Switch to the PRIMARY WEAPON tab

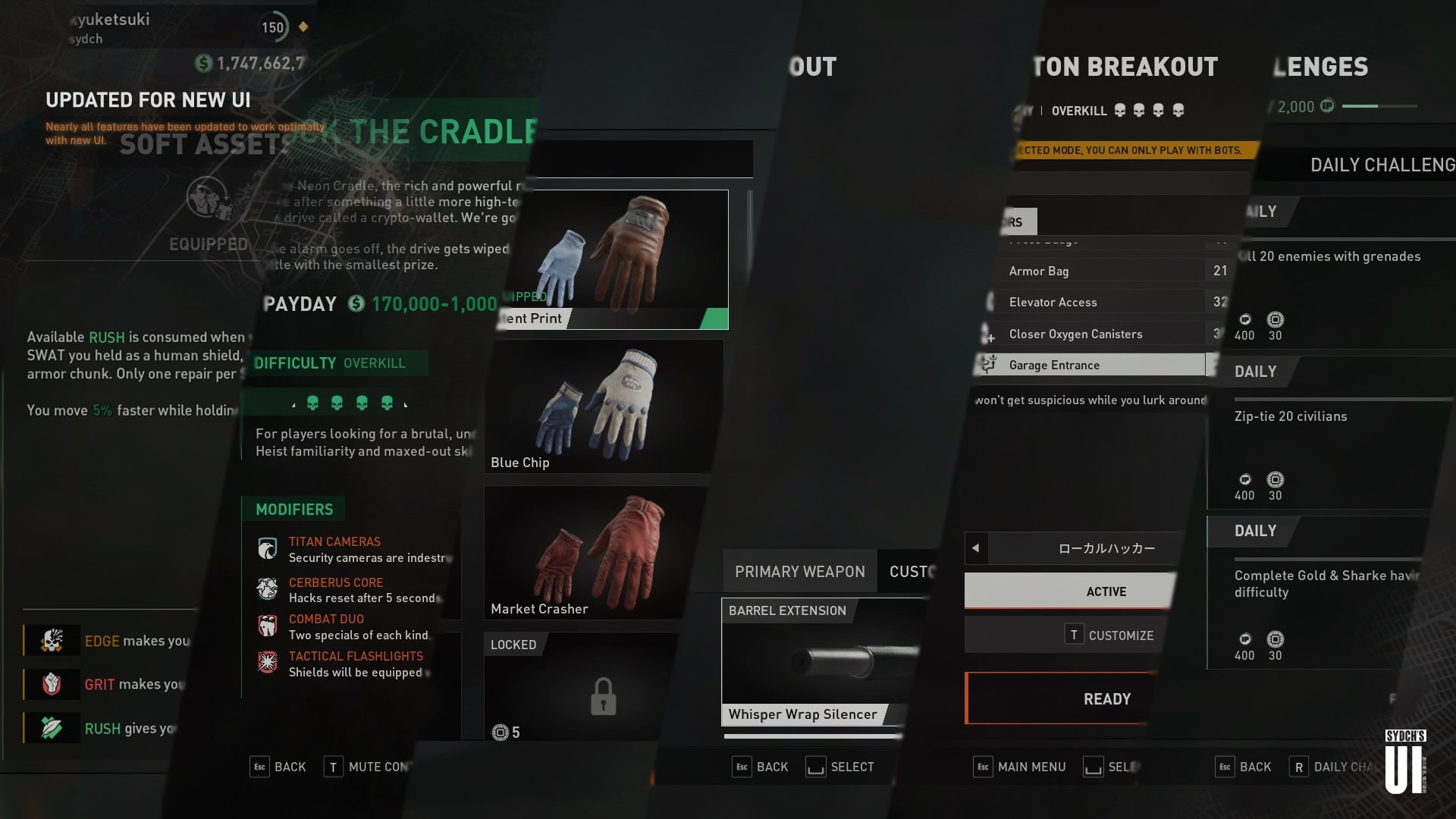(x=799, y=571)
